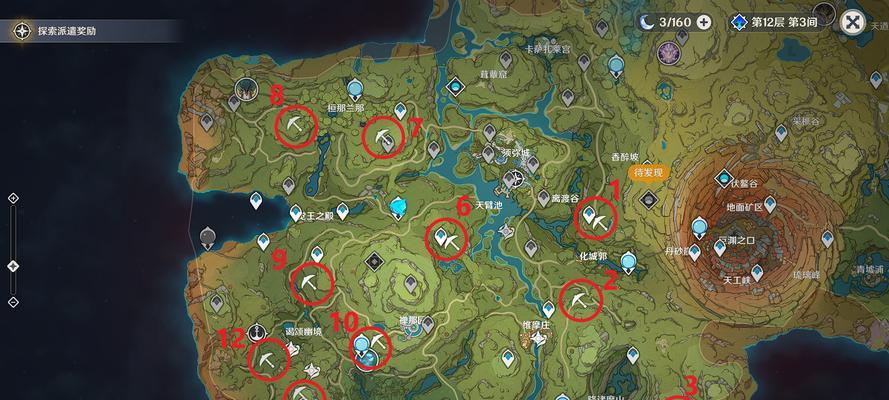
Task: Select the anchor waypoint icon on the map
Action: click(259, 331)
